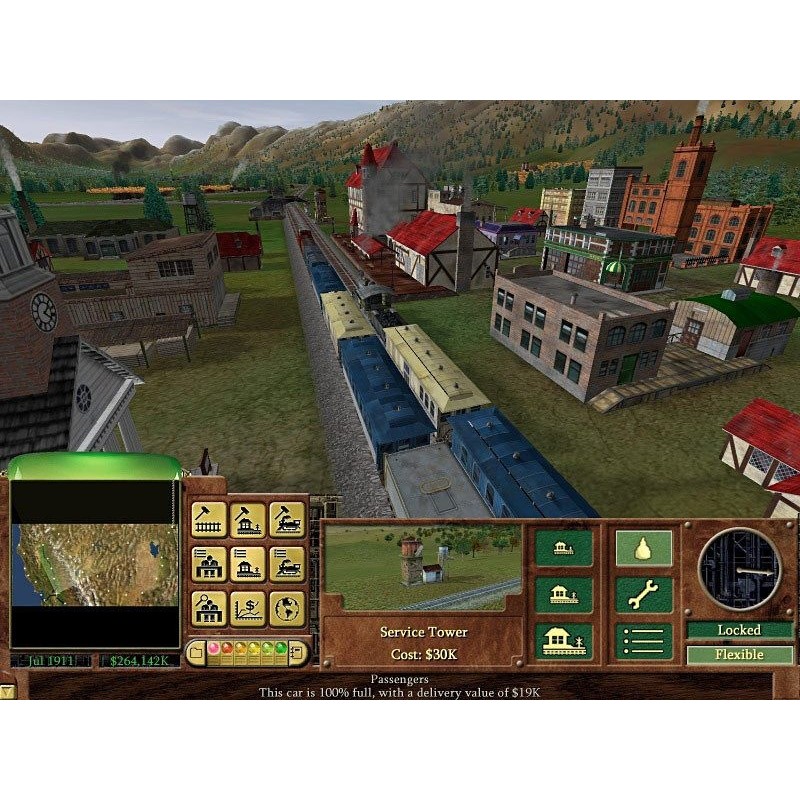Show the station list

(247, 563)
